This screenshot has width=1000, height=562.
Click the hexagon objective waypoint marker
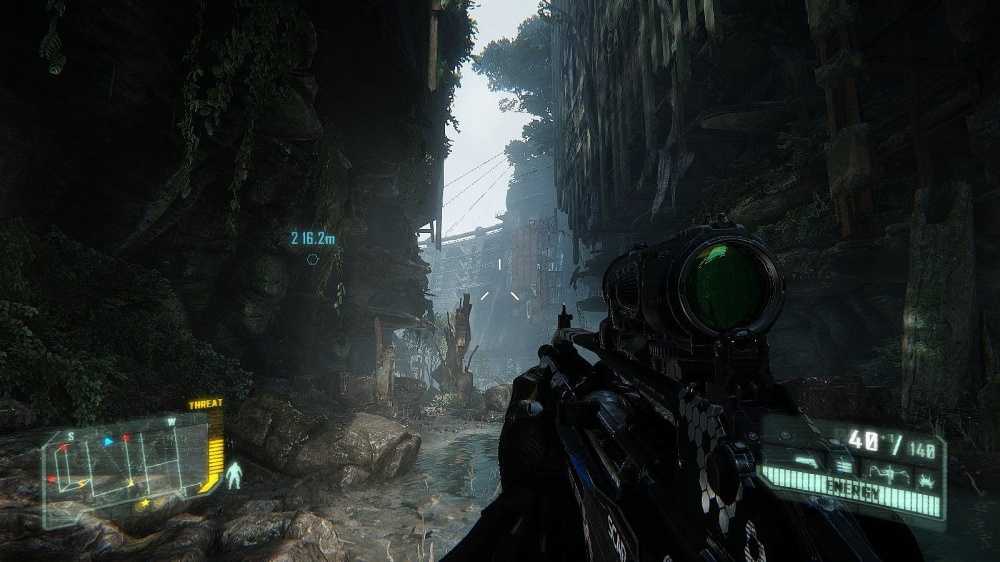pyautogui.click(x=312, y=259)
